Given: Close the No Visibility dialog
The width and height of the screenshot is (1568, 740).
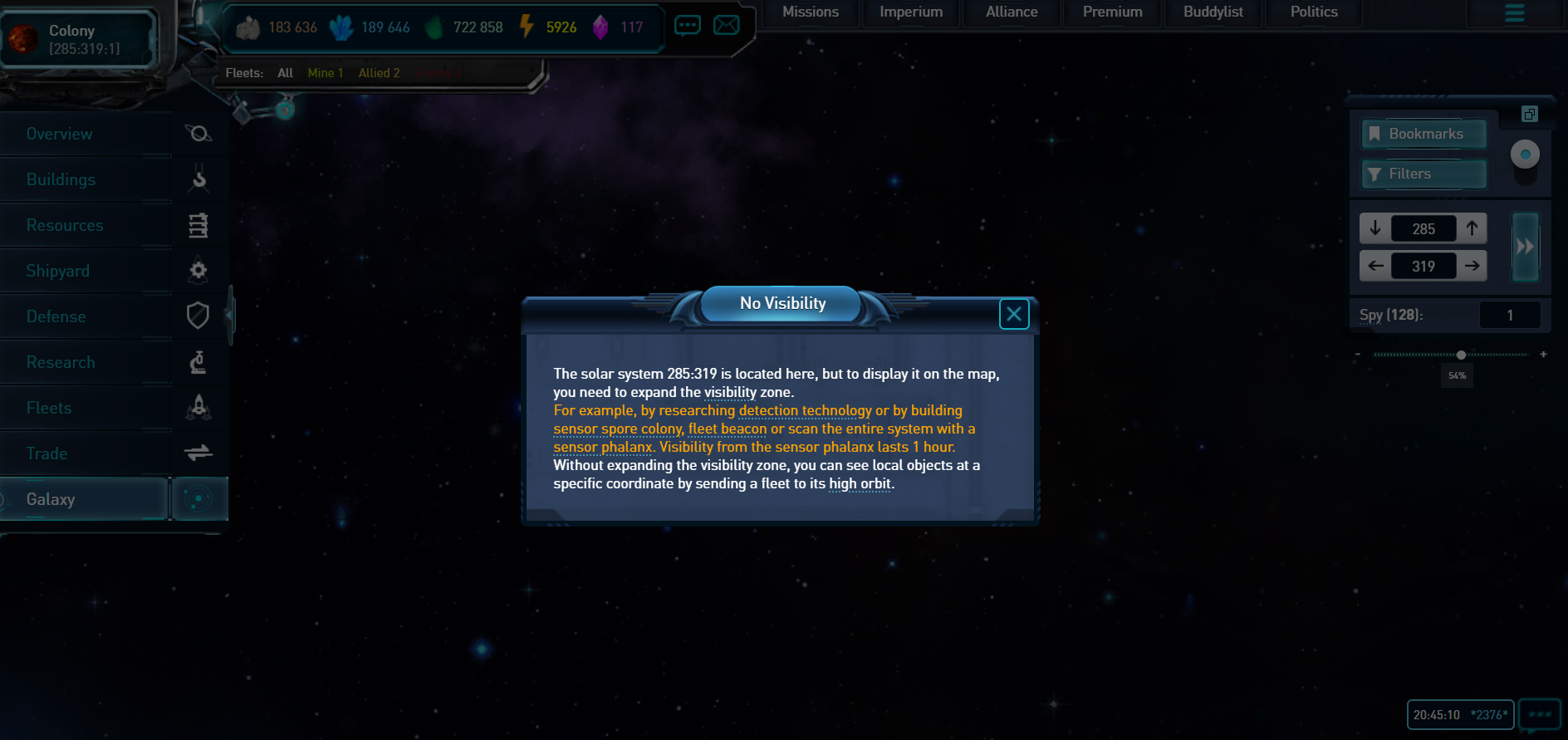Looking at the screenshot, I should pos(1013,314).
